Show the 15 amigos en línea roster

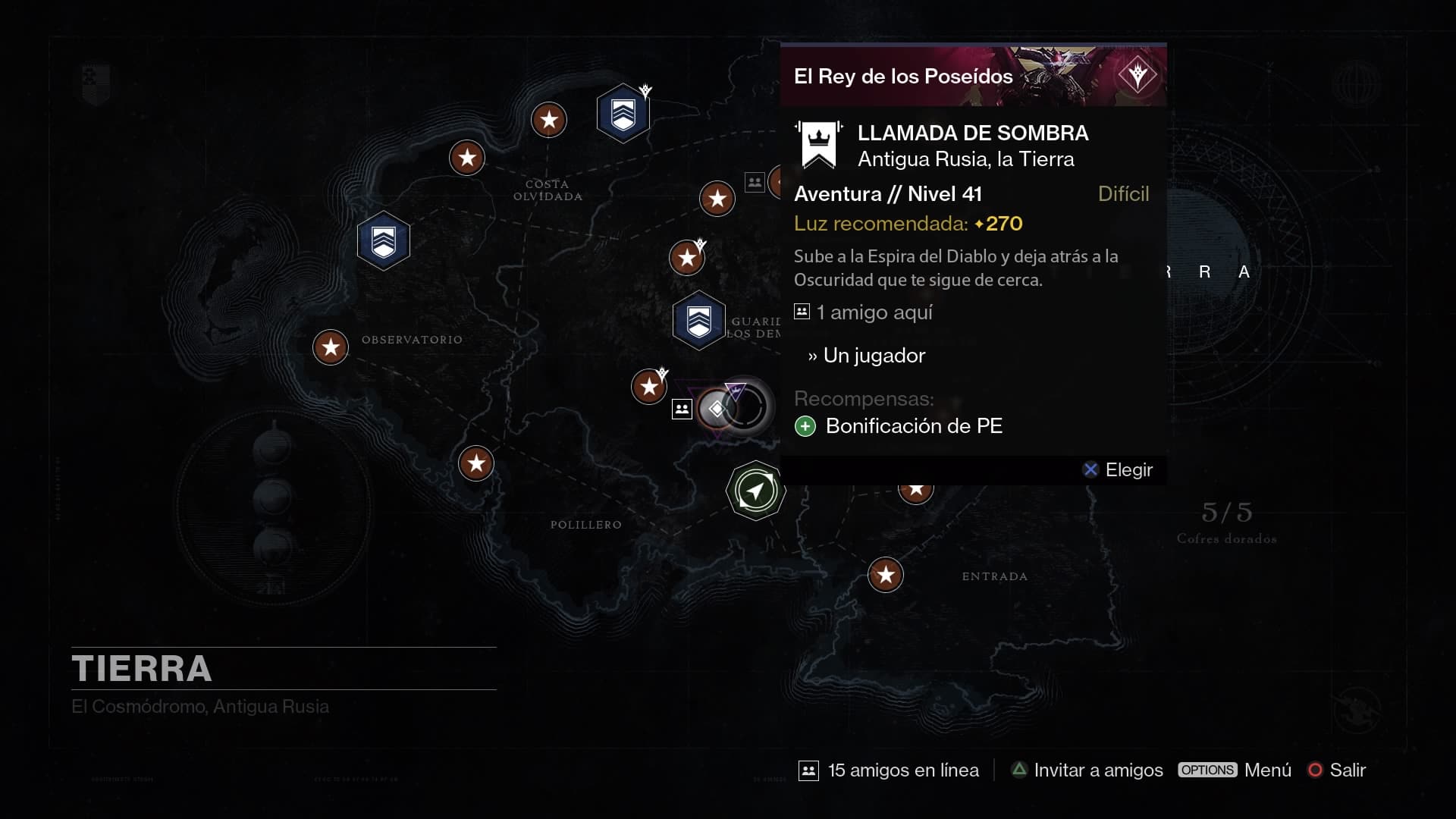(x=889, y=770)
